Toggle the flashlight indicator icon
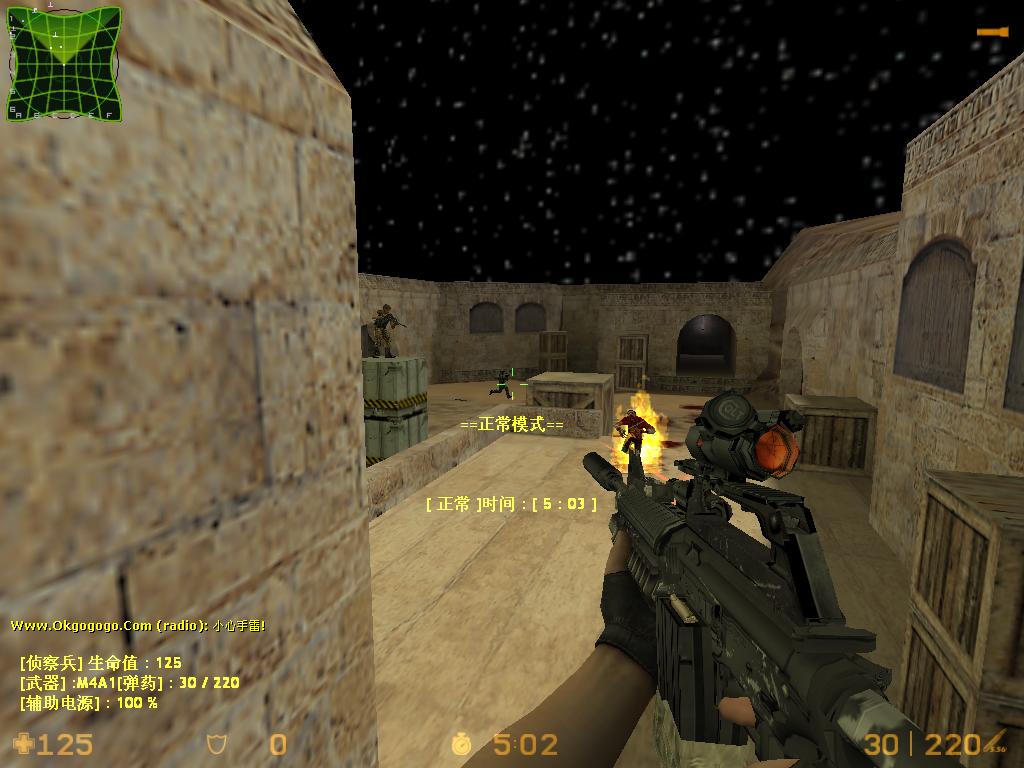Screen dimensions: 1024x768 (992, 33)
